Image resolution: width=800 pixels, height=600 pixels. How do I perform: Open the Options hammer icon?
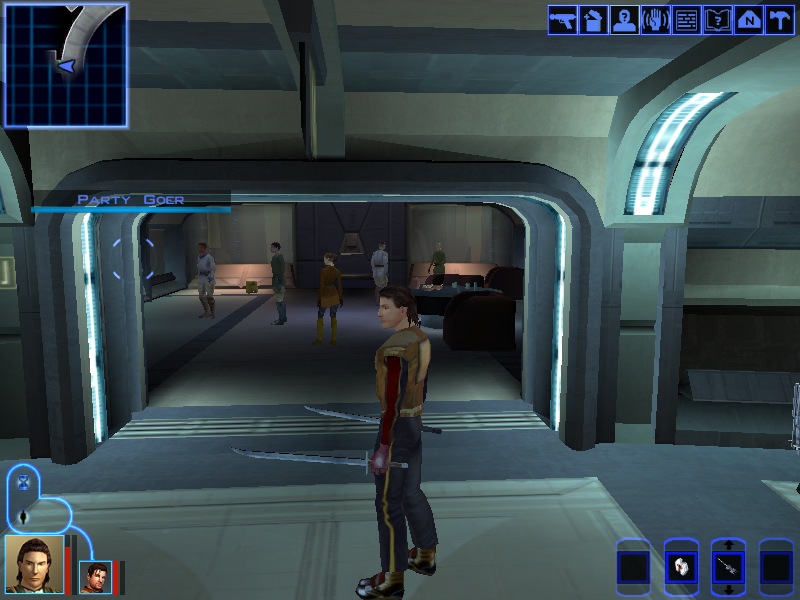tap(779, 20)
